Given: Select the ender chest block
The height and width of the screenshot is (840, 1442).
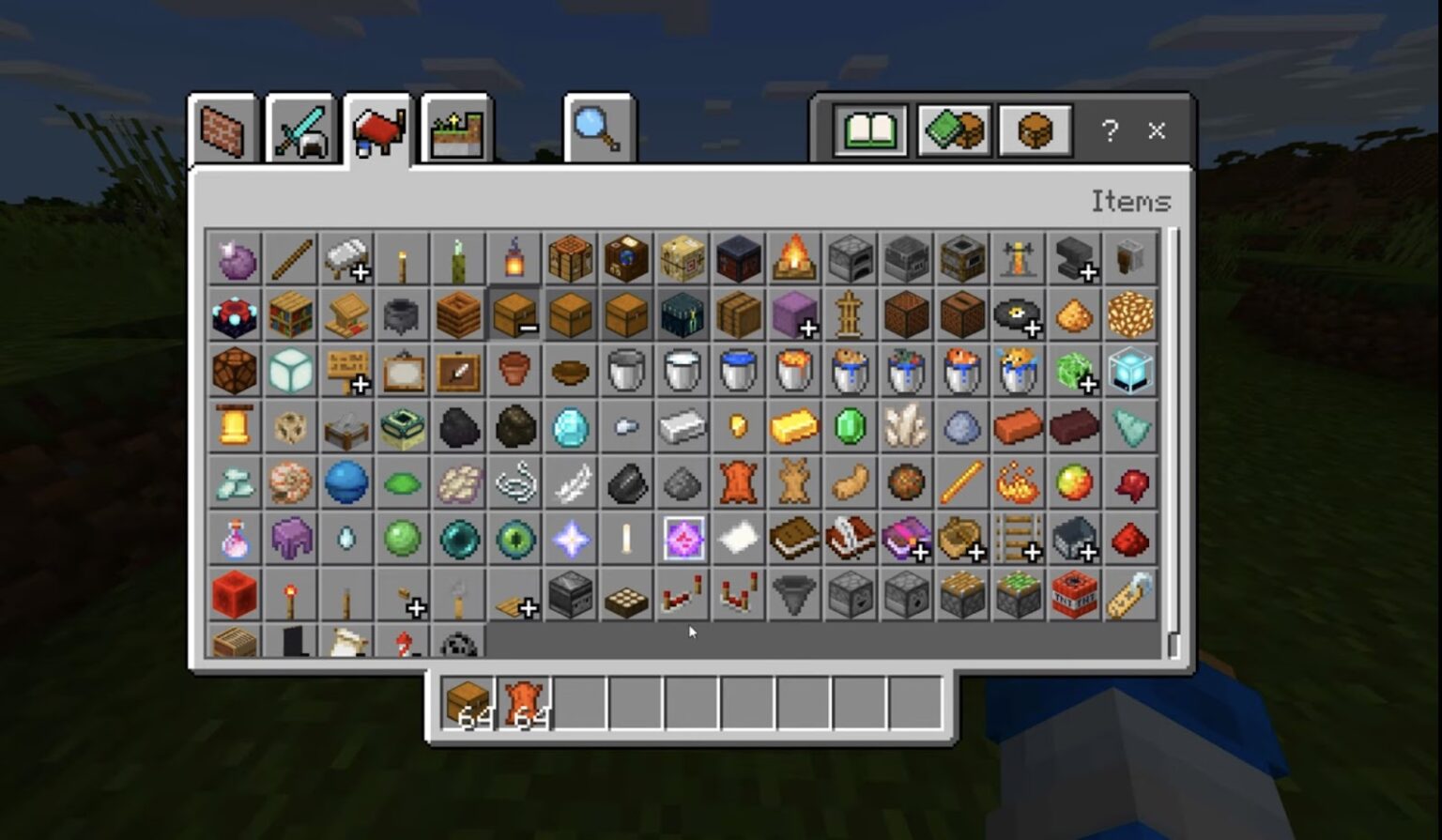Looking at the screenshot, I should point(683,314).
